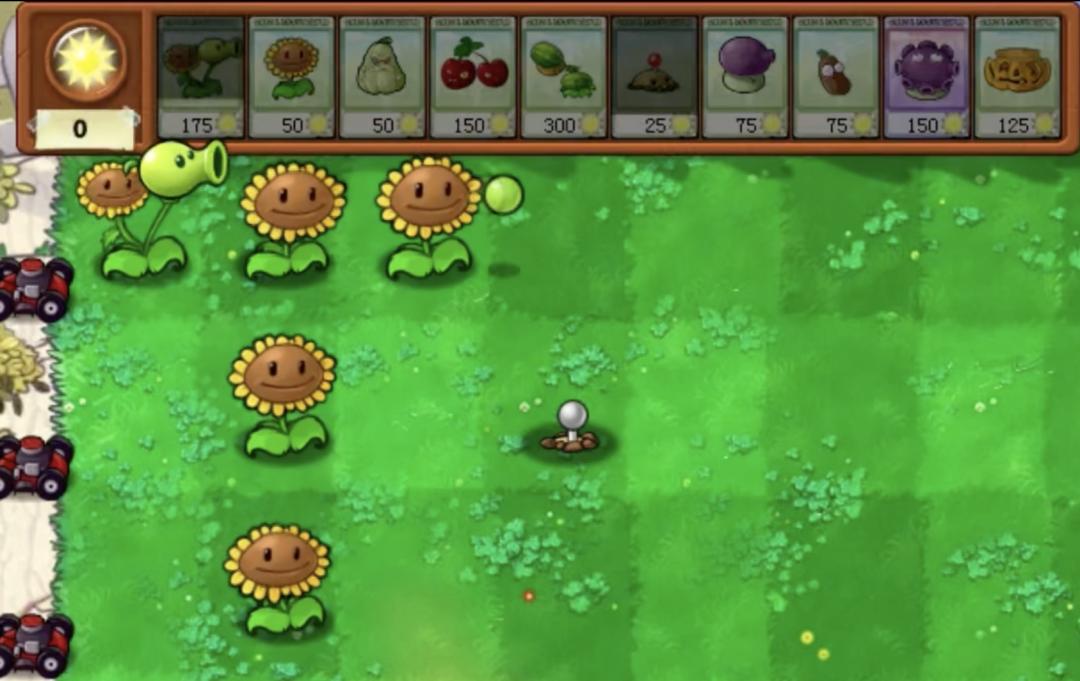Choose the Squash seed packet

382,77
